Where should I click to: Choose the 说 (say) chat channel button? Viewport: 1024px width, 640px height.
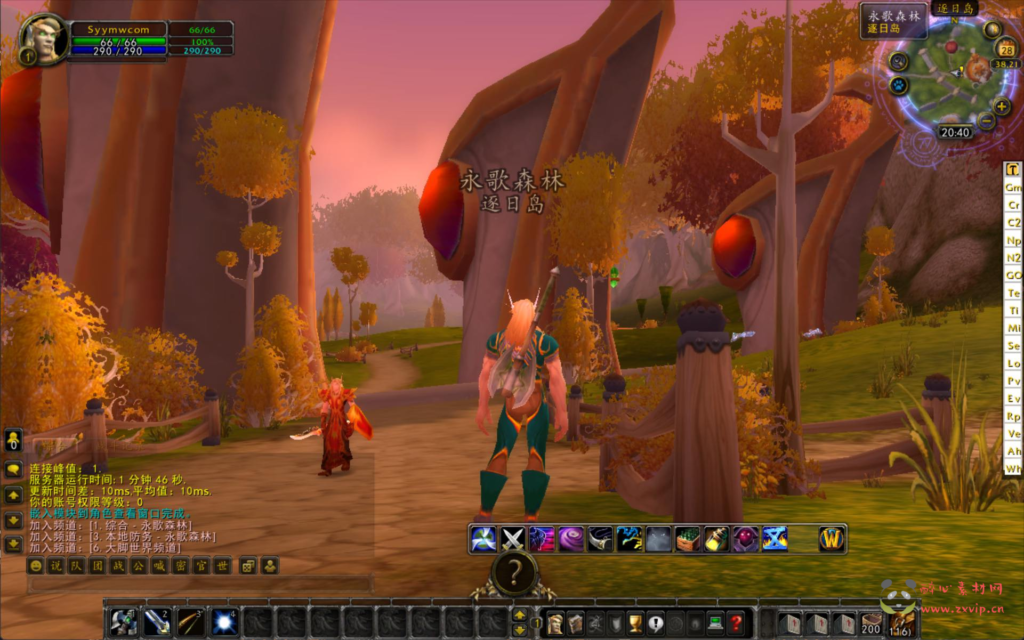click(56, 566)
